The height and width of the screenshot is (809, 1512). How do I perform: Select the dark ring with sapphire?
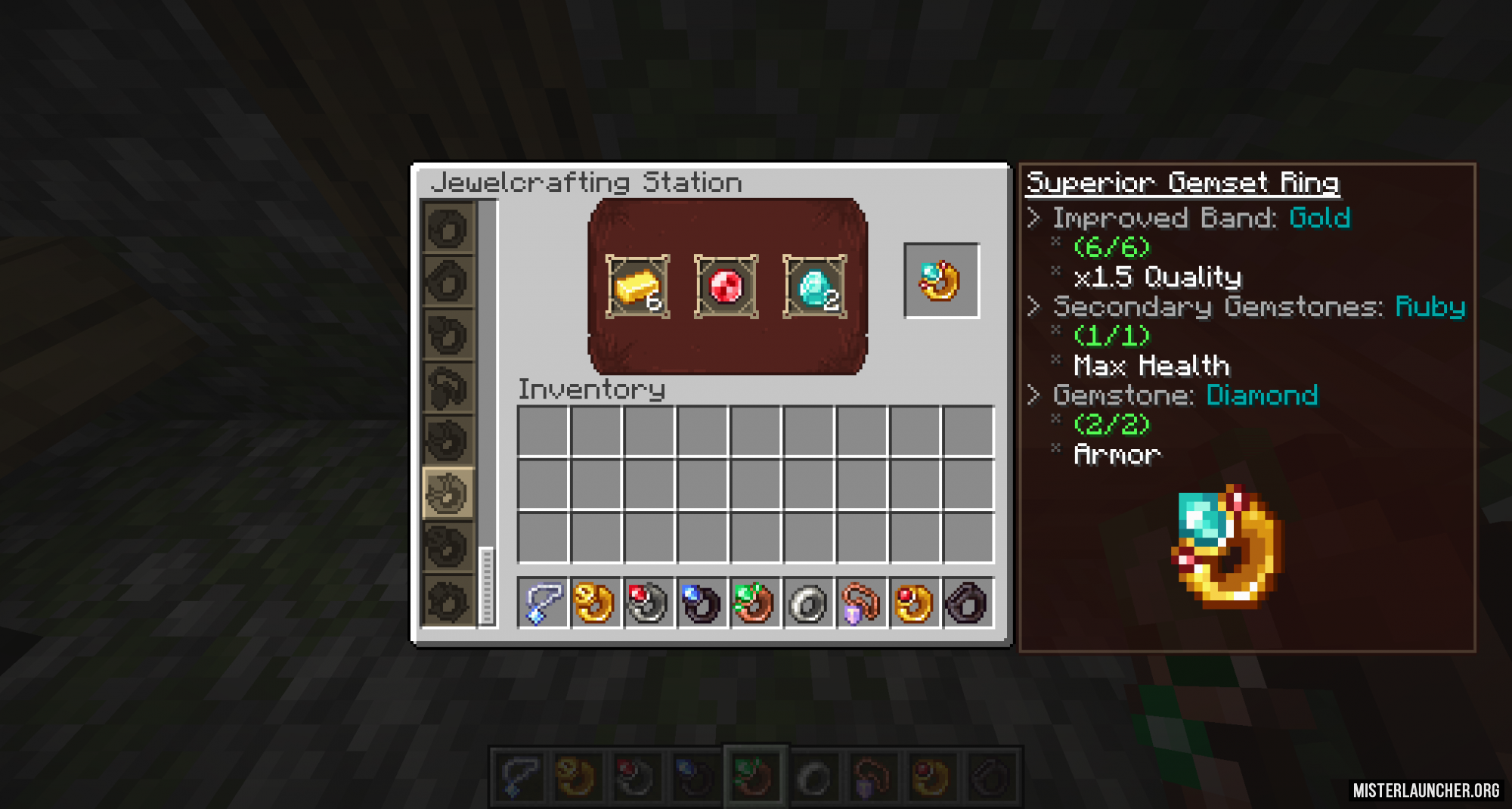click(x=702, y=603)
